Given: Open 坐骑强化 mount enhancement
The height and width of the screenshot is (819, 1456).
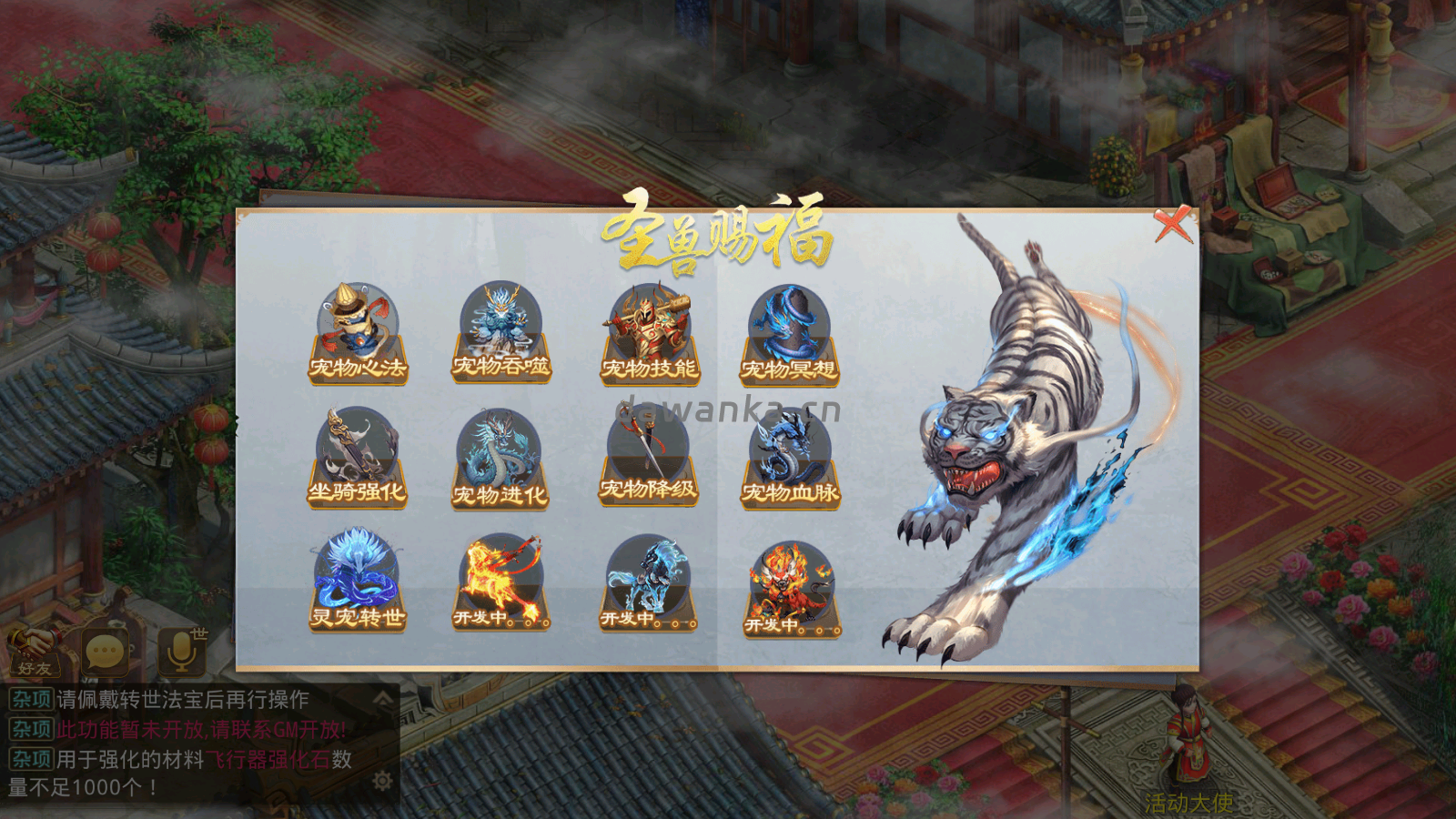Looking at the screenshot, I should point(359,455).
